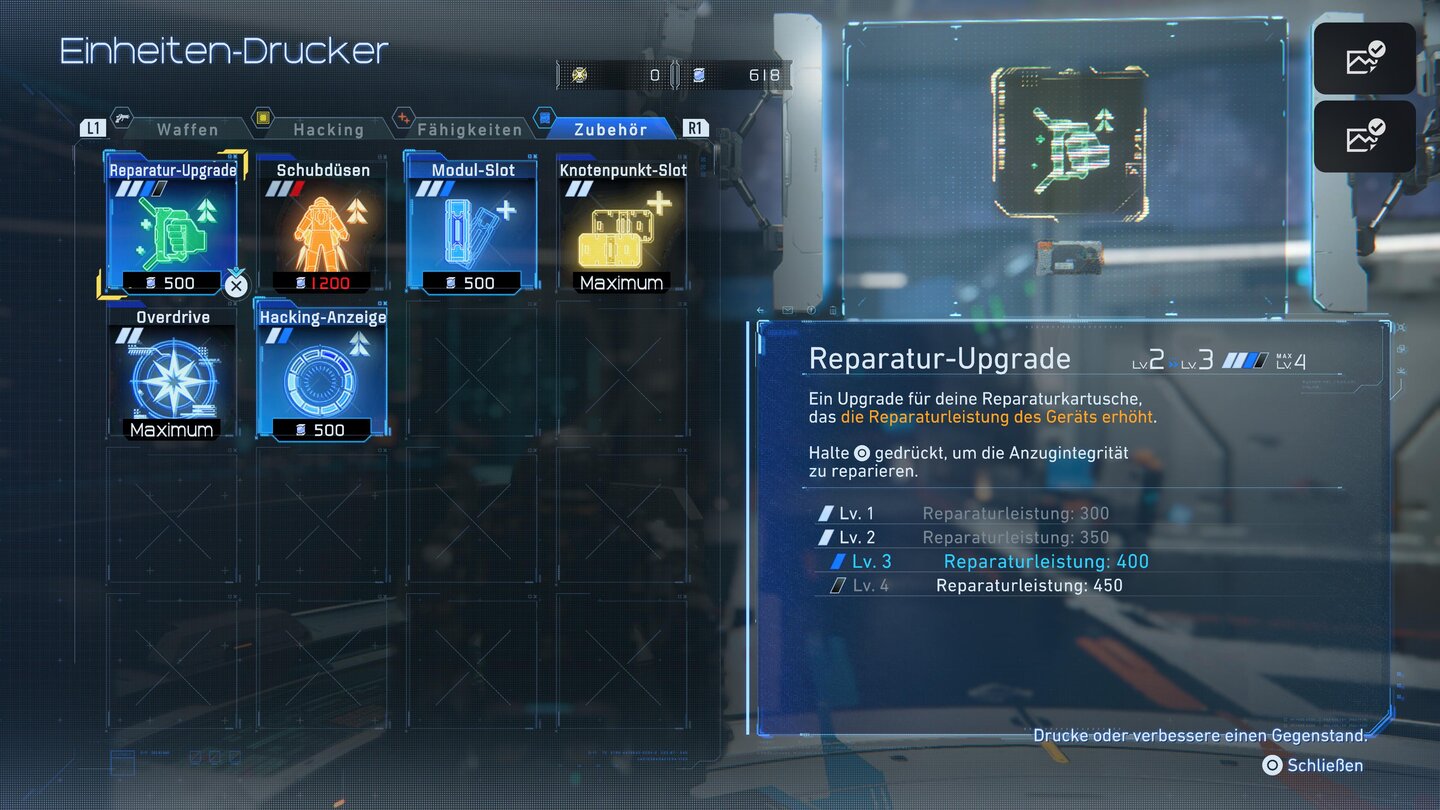Choose the Schubdüsen upgrade
This screenshot has height=810, width=1440.
322,224
